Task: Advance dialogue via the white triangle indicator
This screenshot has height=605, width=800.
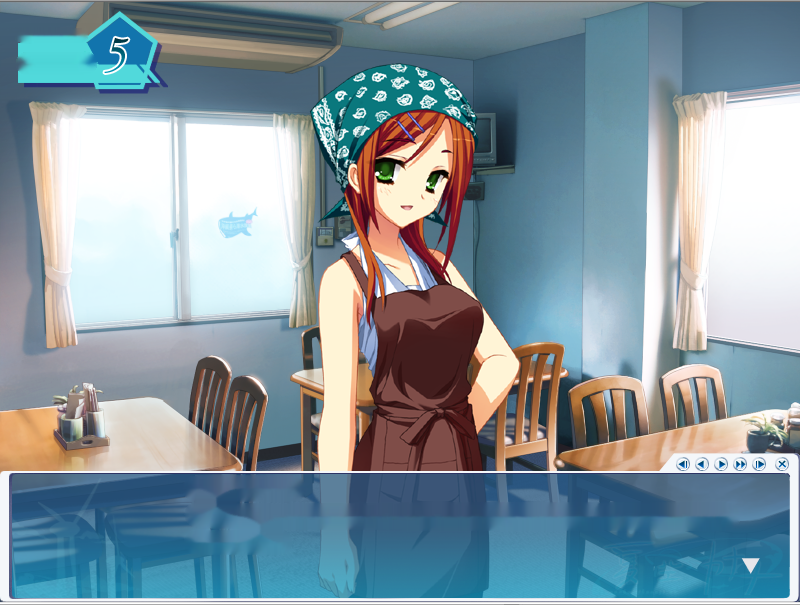Action: coord(750,566)
